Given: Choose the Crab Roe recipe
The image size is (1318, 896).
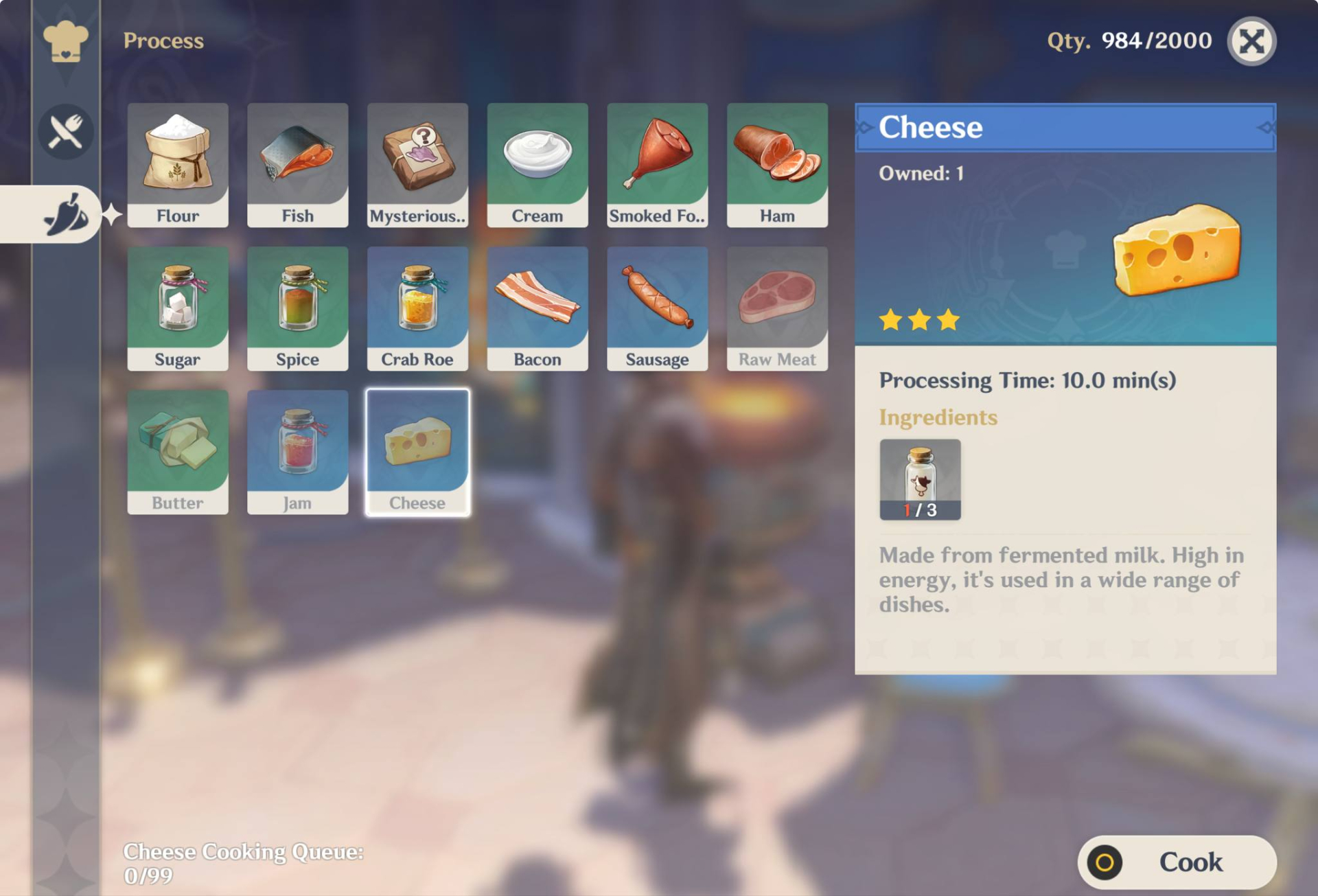Looking at the screenshot, I should (x=417, y=308).
